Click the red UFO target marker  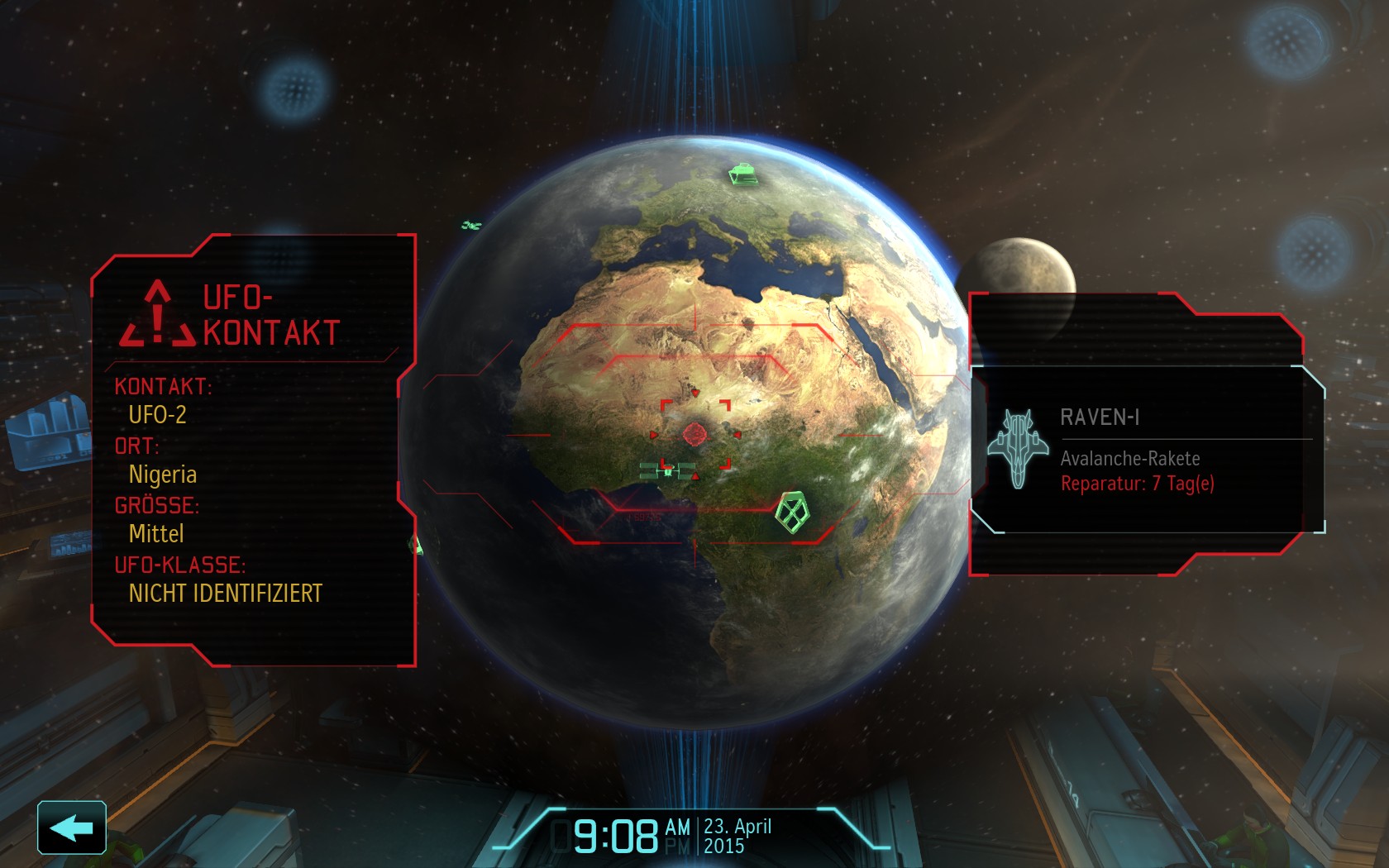click(x=694, y=433)
